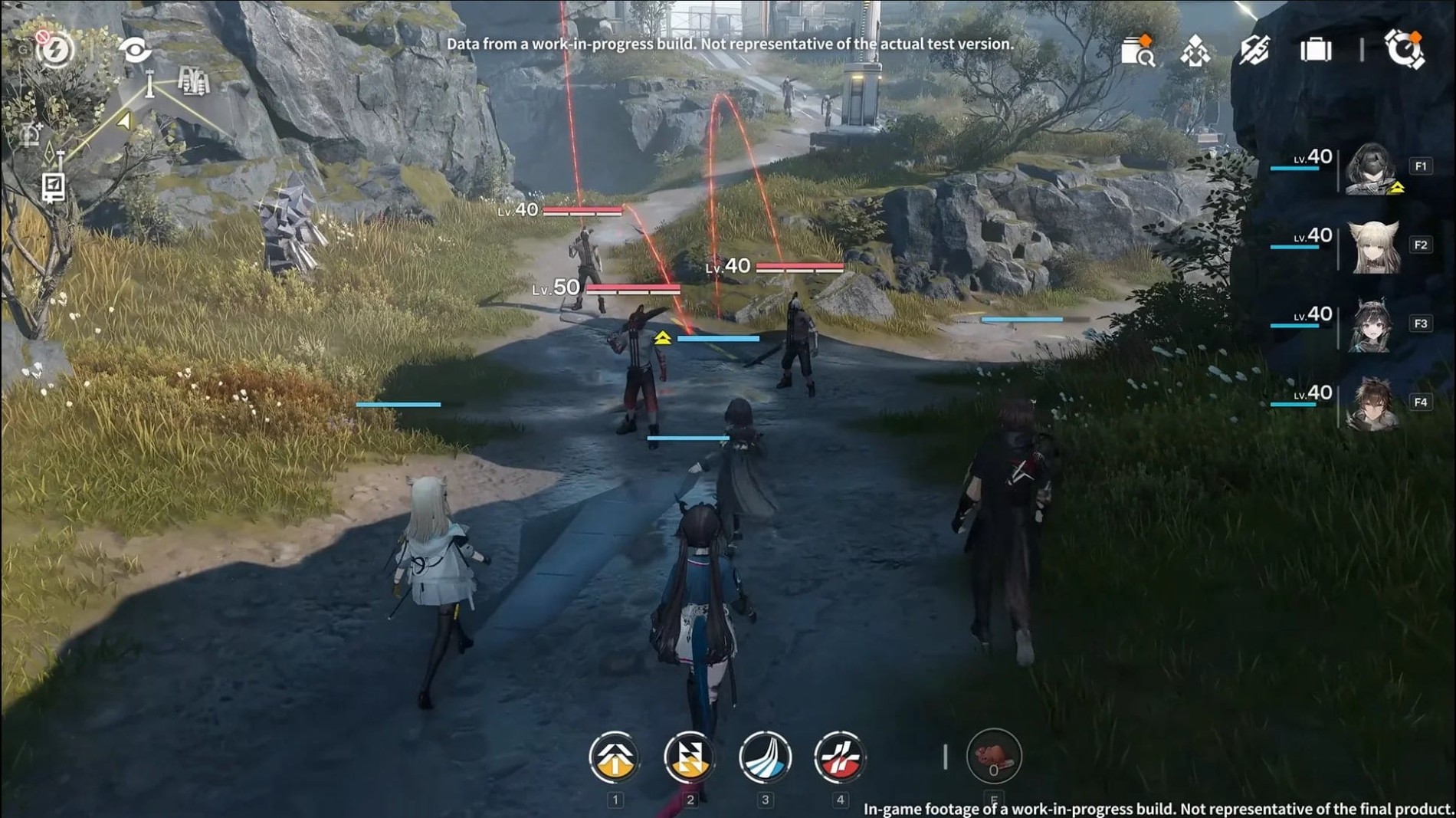
Task: Use the meat consumable item slot
Action: (993, 757)
